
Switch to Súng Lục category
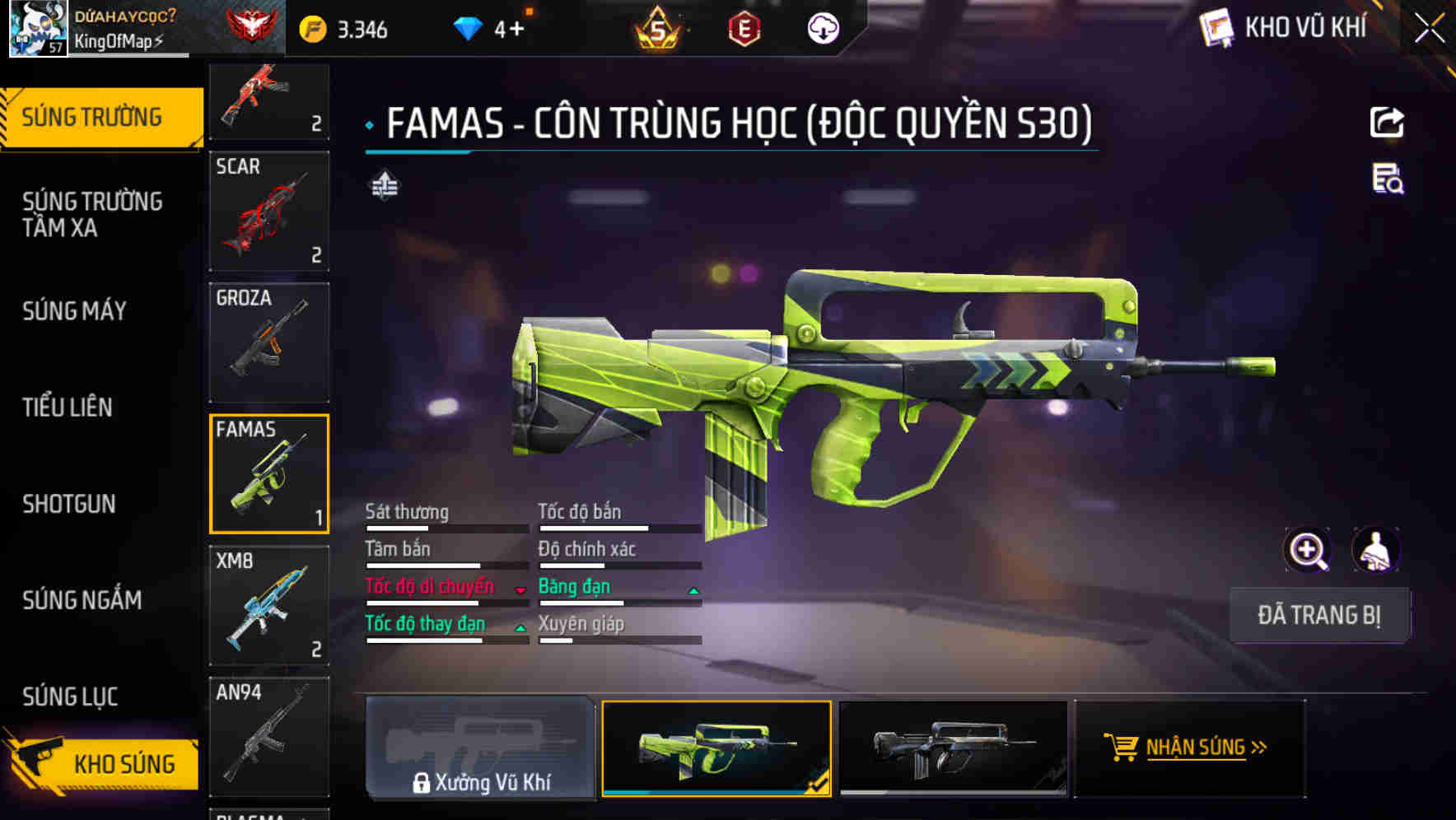[70, 697]
